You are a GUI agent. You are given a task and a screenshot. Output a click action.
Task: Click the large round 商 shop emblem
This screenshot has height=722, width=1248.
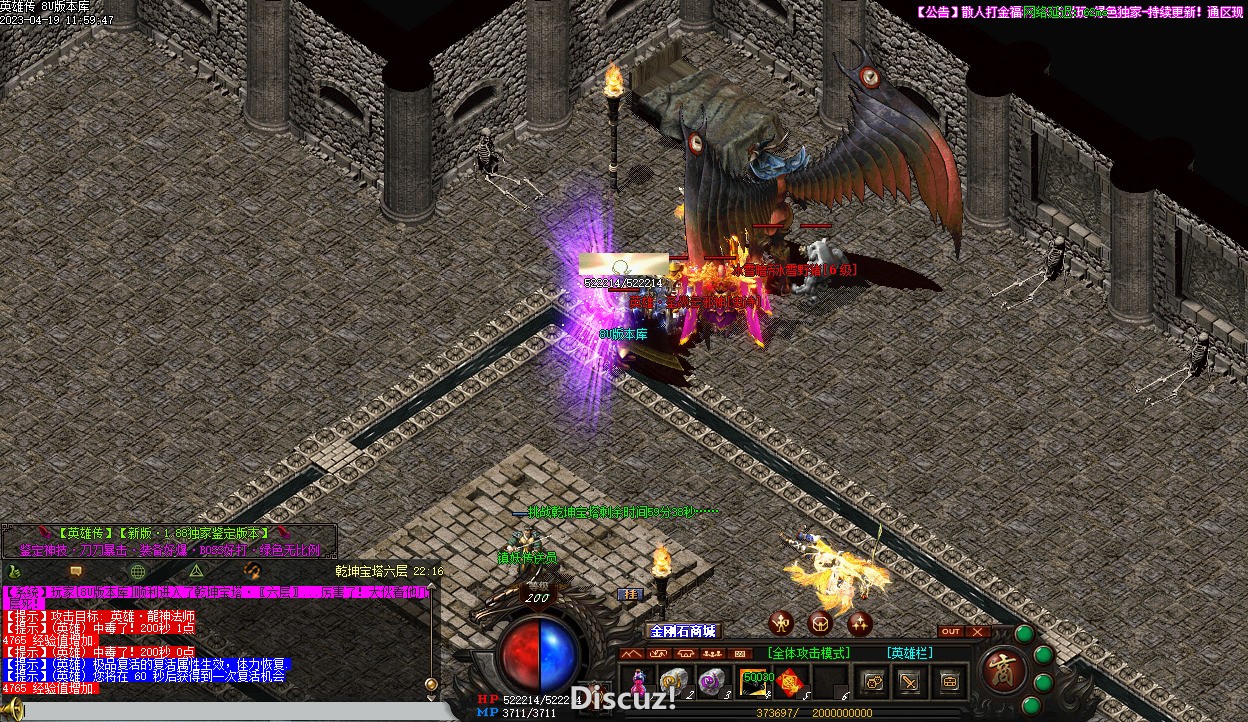pyautogui.click(x=1002, y=671)
